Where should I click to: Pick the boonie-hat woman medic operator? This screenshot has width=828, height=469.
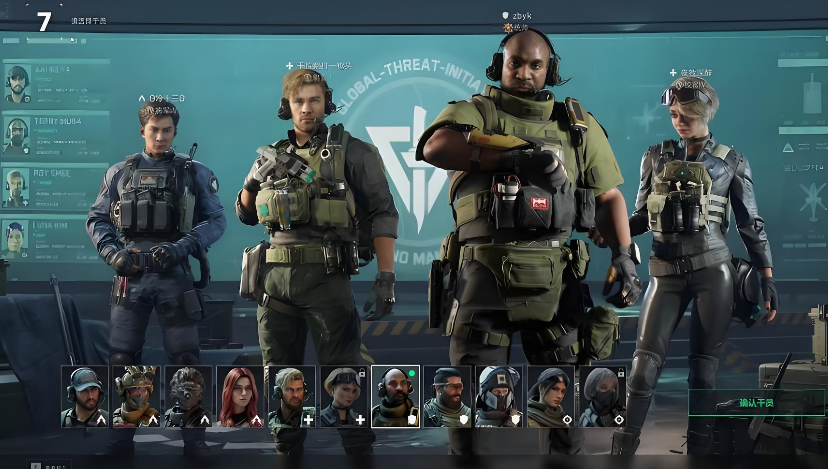[x=344, y=396]
